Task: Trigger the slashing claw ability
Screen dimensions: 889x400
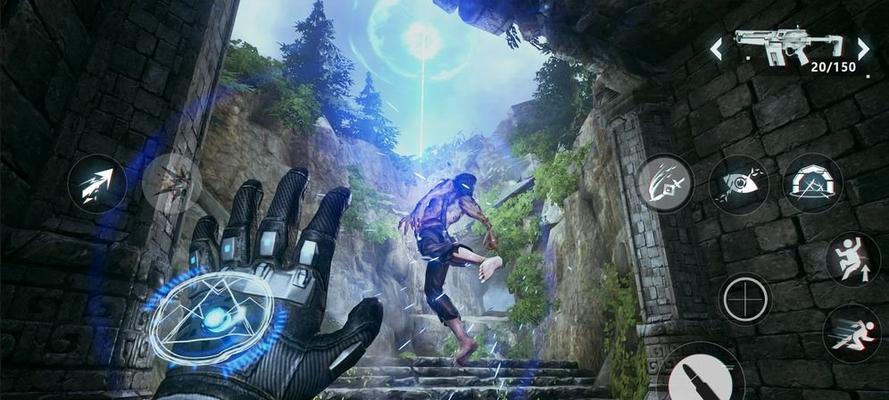Action: [665, 183]
